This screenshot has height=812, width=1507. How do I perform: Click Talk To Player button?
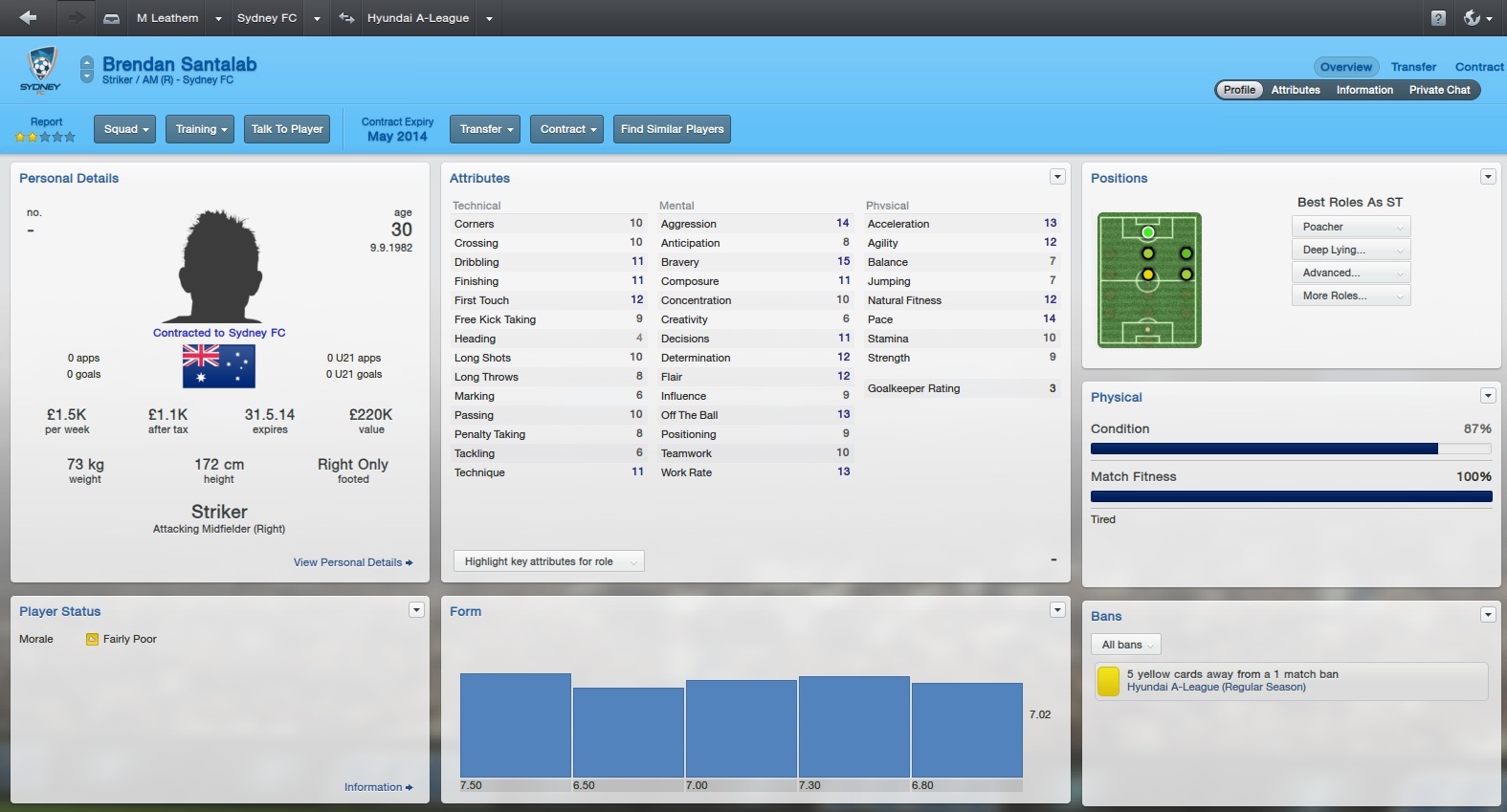(287, 129)
